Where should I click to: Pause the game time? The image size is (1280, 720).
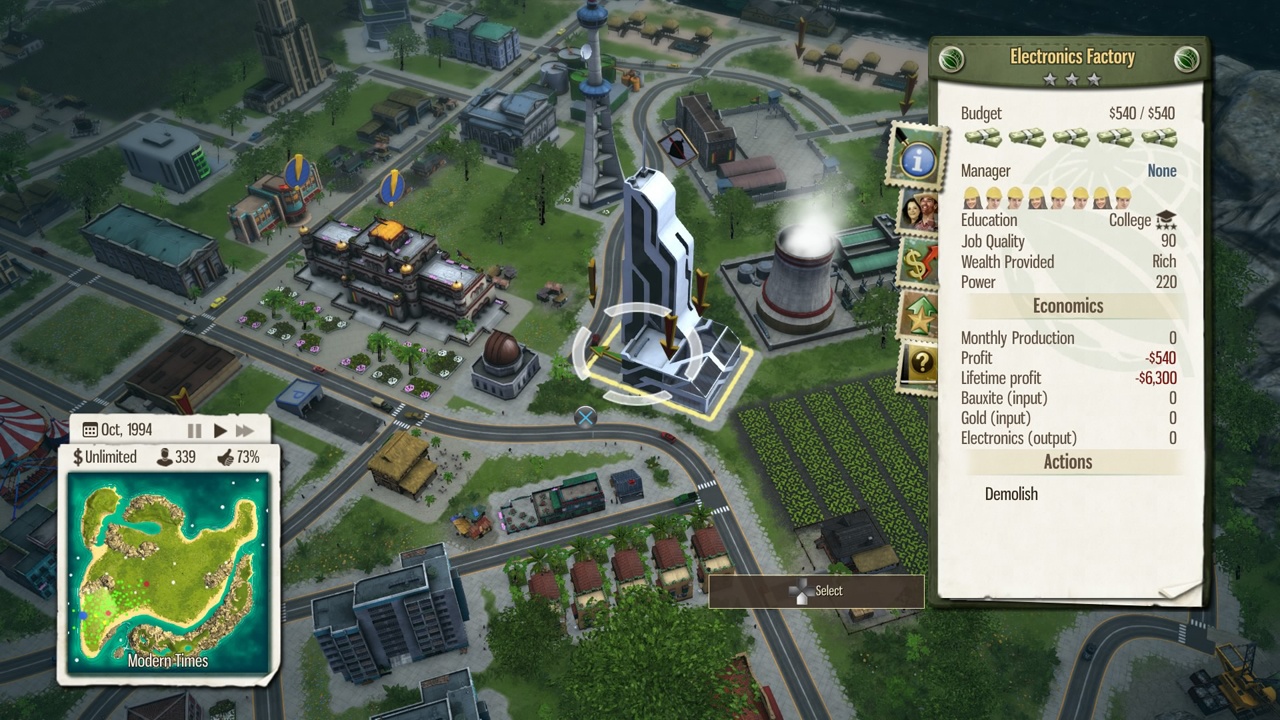tap(194, 431)
